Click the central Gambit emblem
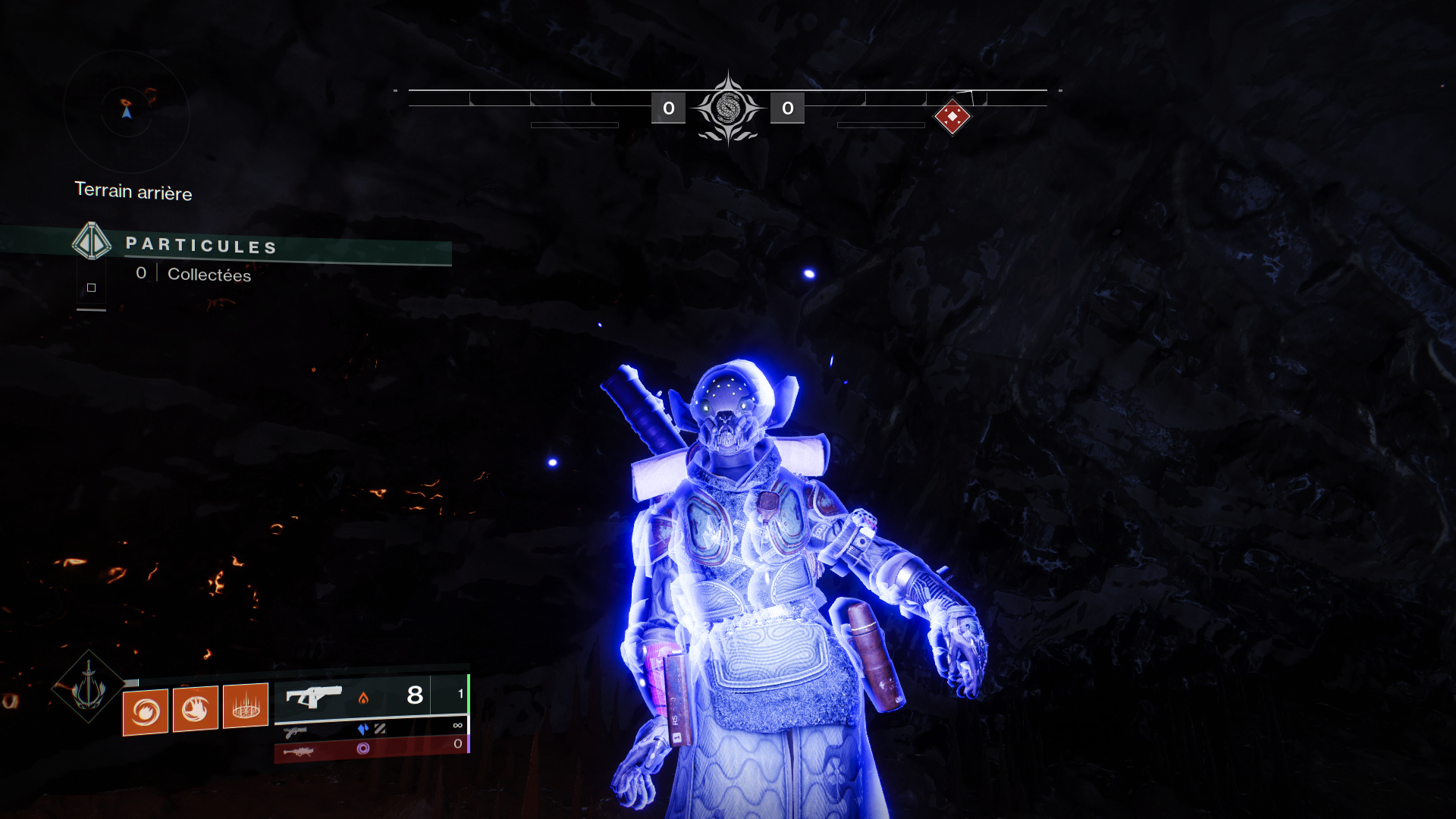 click(x=728, y=108)
